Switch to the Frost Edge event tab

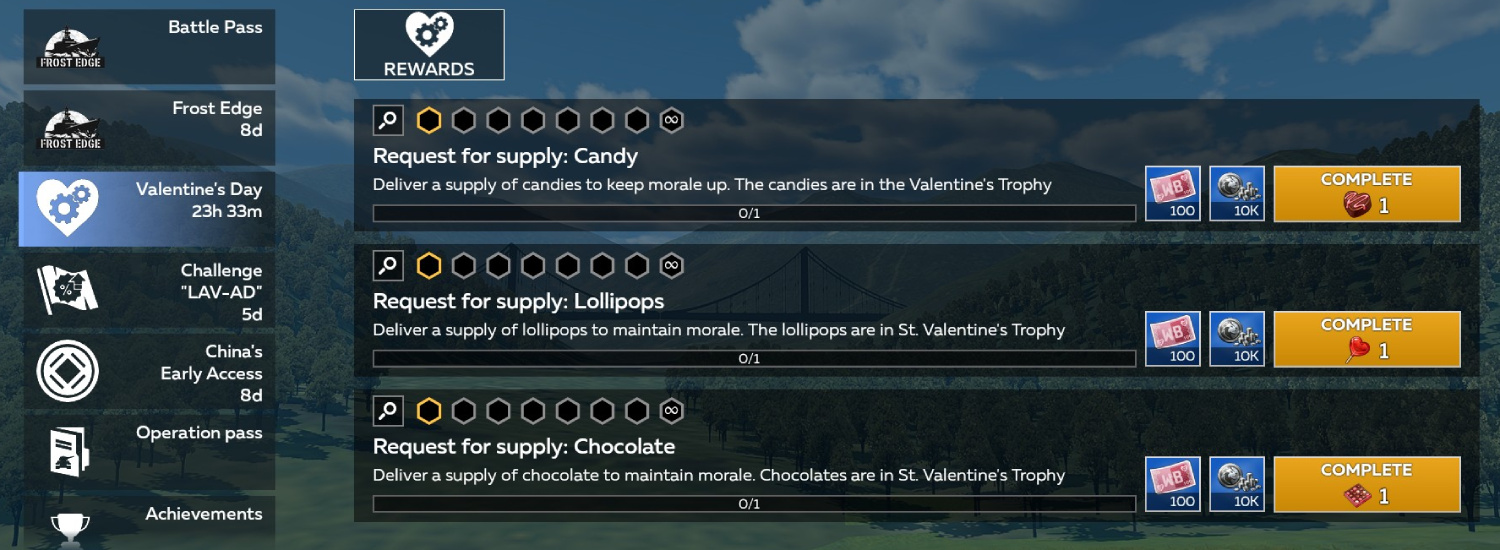pos(148,128)
